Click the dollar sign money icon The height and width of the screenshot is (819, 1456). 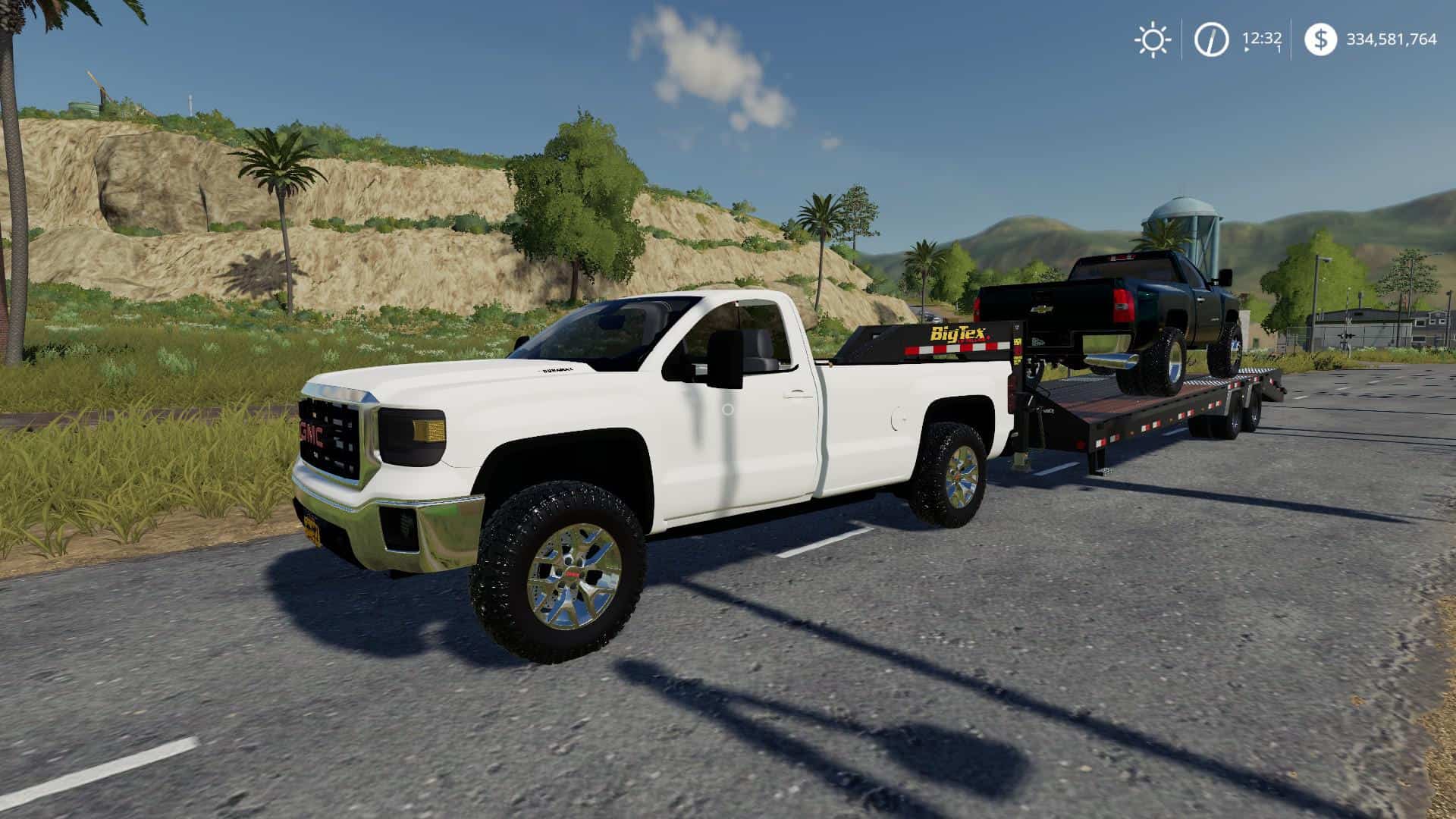(1320, 38)
